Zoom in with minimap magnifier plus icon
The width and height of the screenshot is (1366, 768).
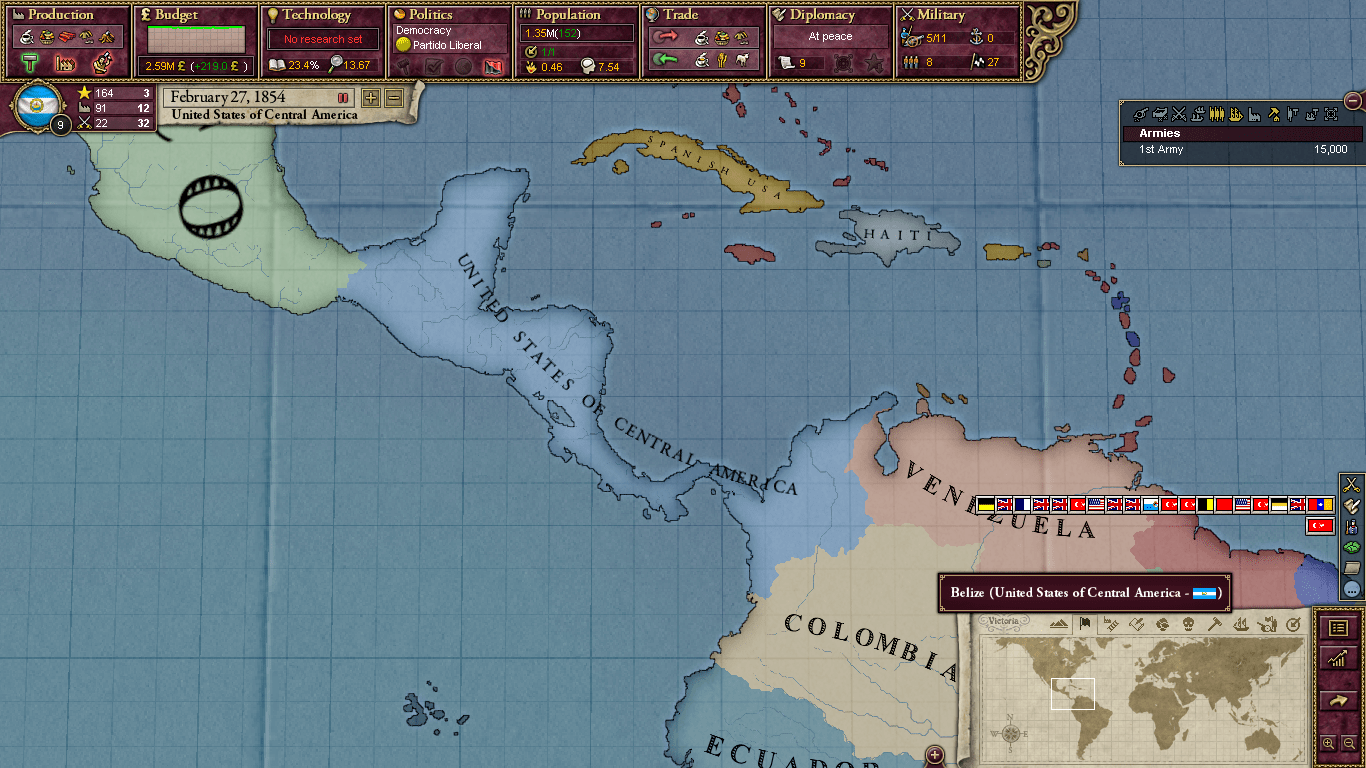[x=1328, y=741]
